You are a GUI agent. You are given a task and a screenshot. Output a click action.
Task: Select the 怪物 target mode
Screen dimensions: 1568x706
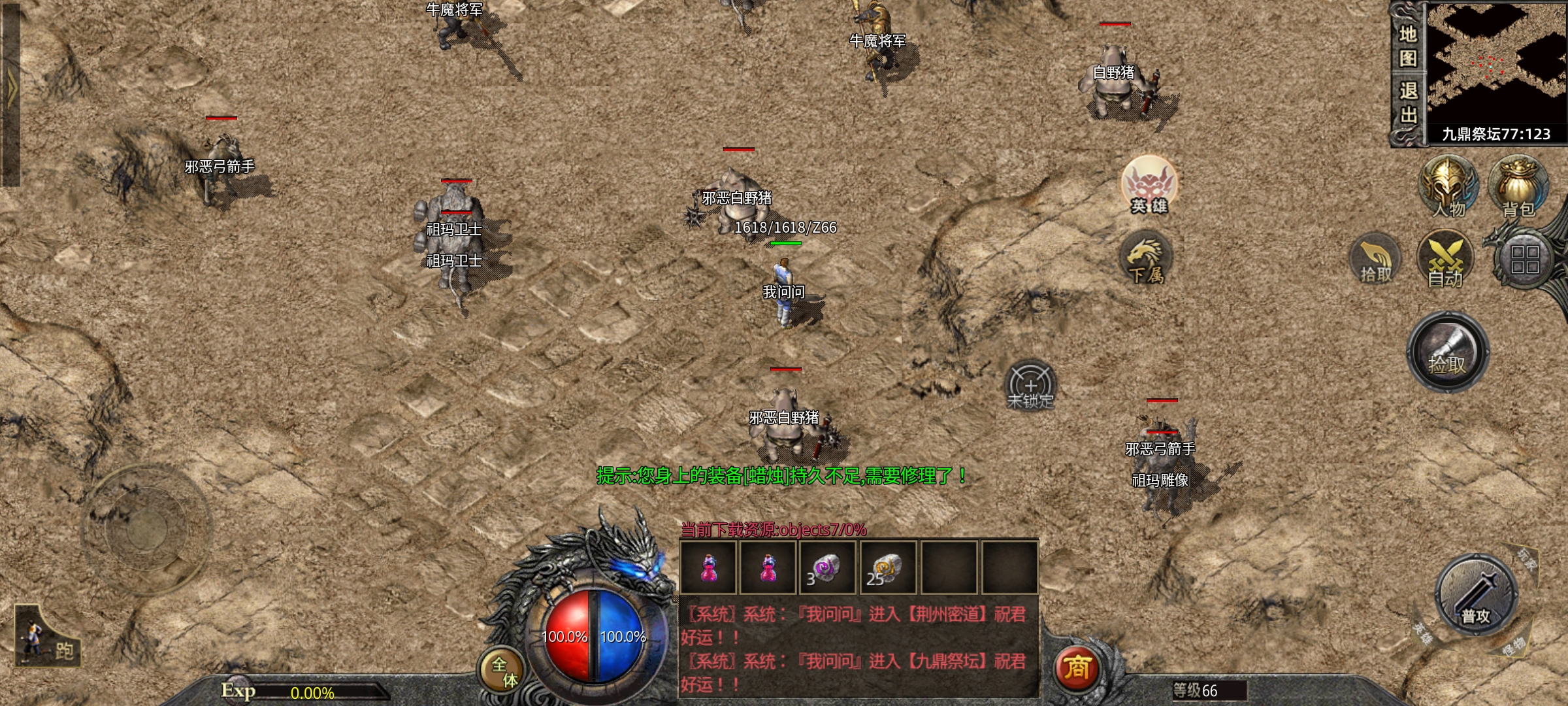click(1512, 647)
